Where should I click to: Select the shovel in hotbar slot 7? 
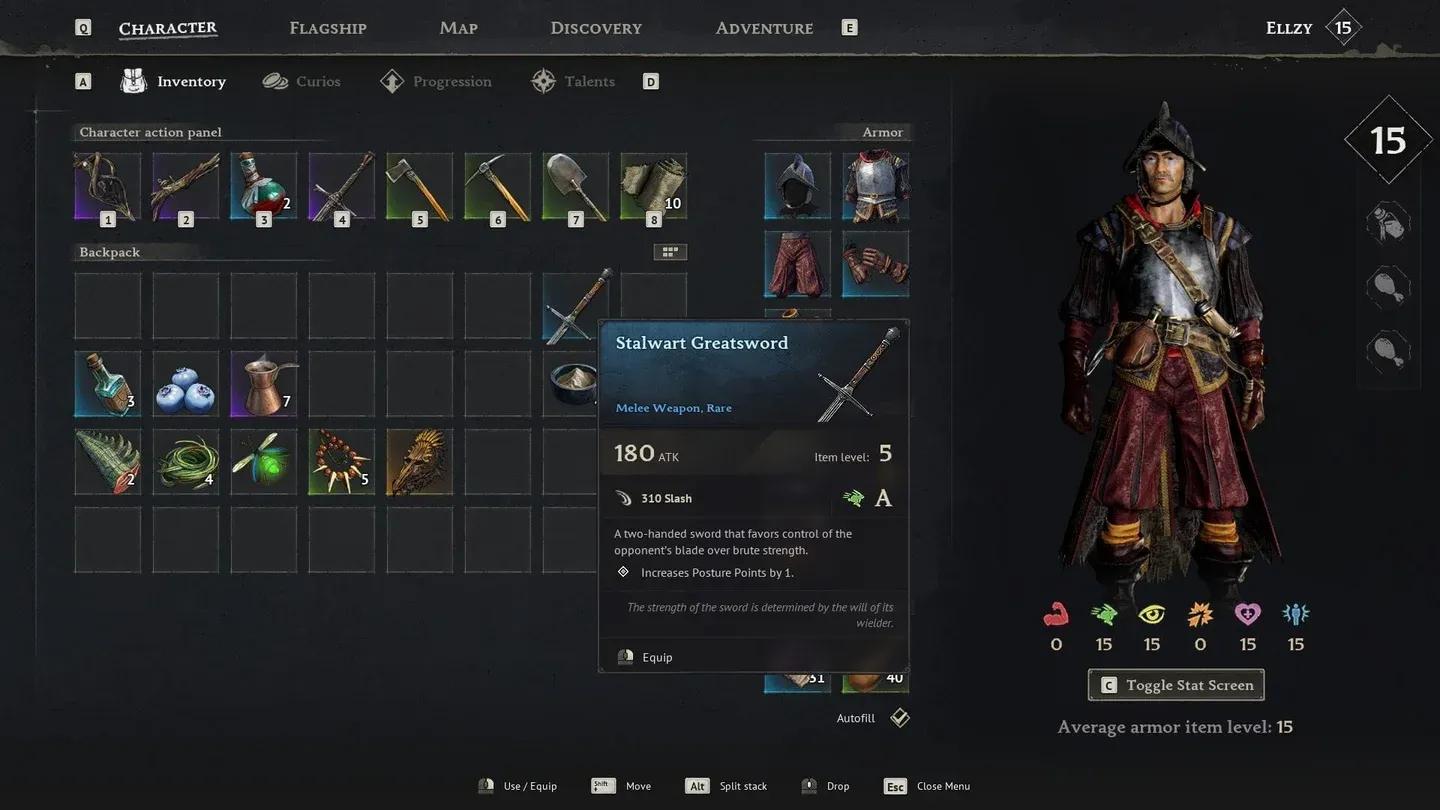[575, 185]
